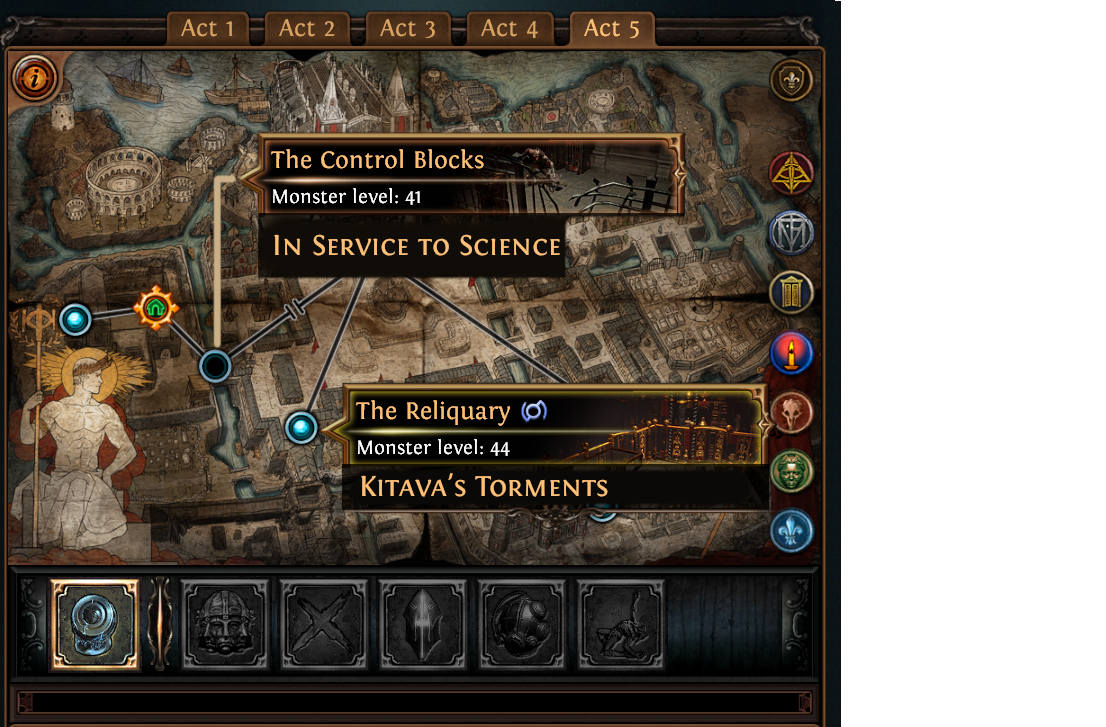Select the red triangle sigil icon

coord(791,174)
